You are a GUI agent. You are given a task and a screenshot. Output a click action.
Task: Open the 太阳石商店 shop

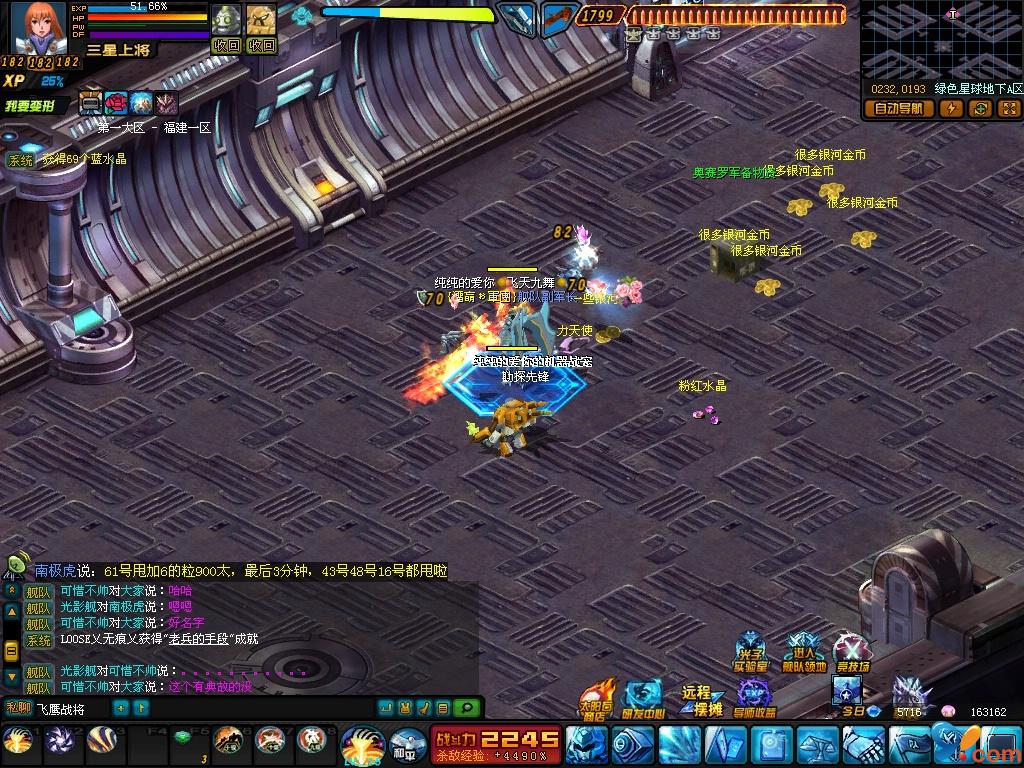(x=595, y=699)
